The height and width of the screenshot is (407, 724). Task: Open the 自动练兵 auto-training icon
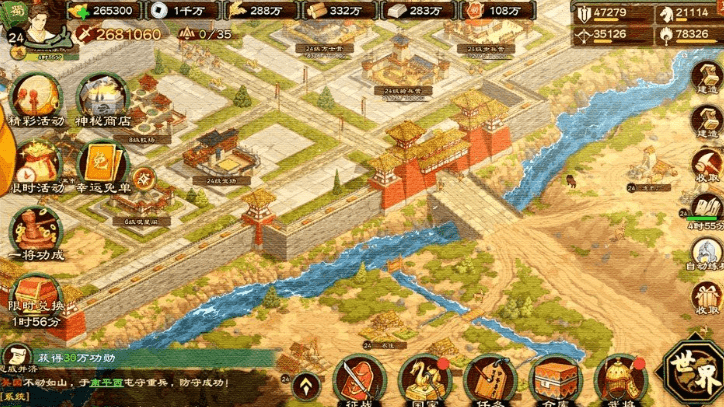708,252
